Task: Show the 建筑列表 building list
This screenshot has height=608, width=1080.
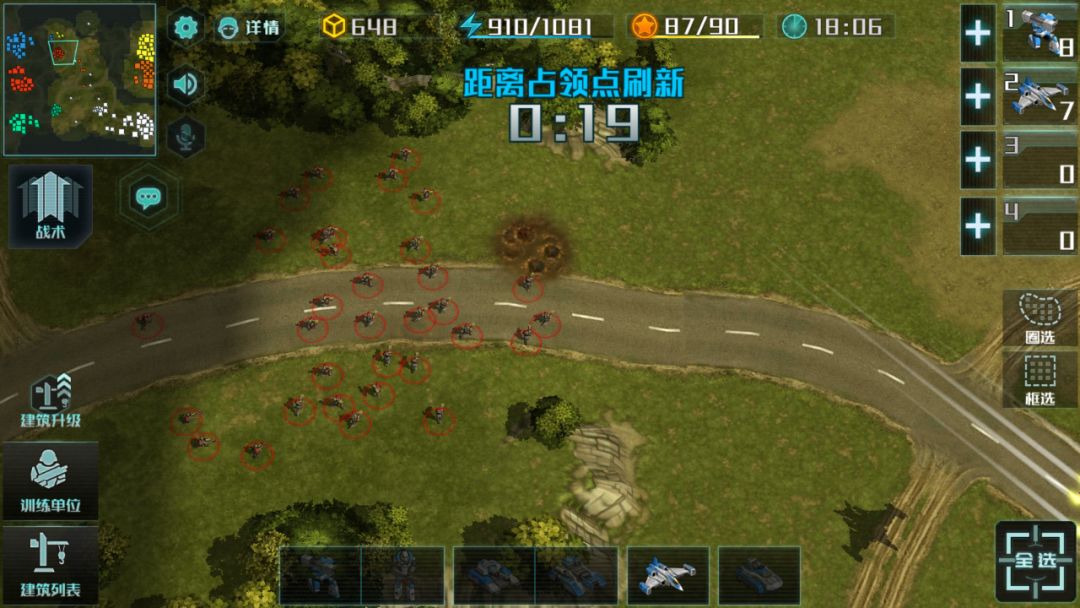Action: click(x=50, y=565)
